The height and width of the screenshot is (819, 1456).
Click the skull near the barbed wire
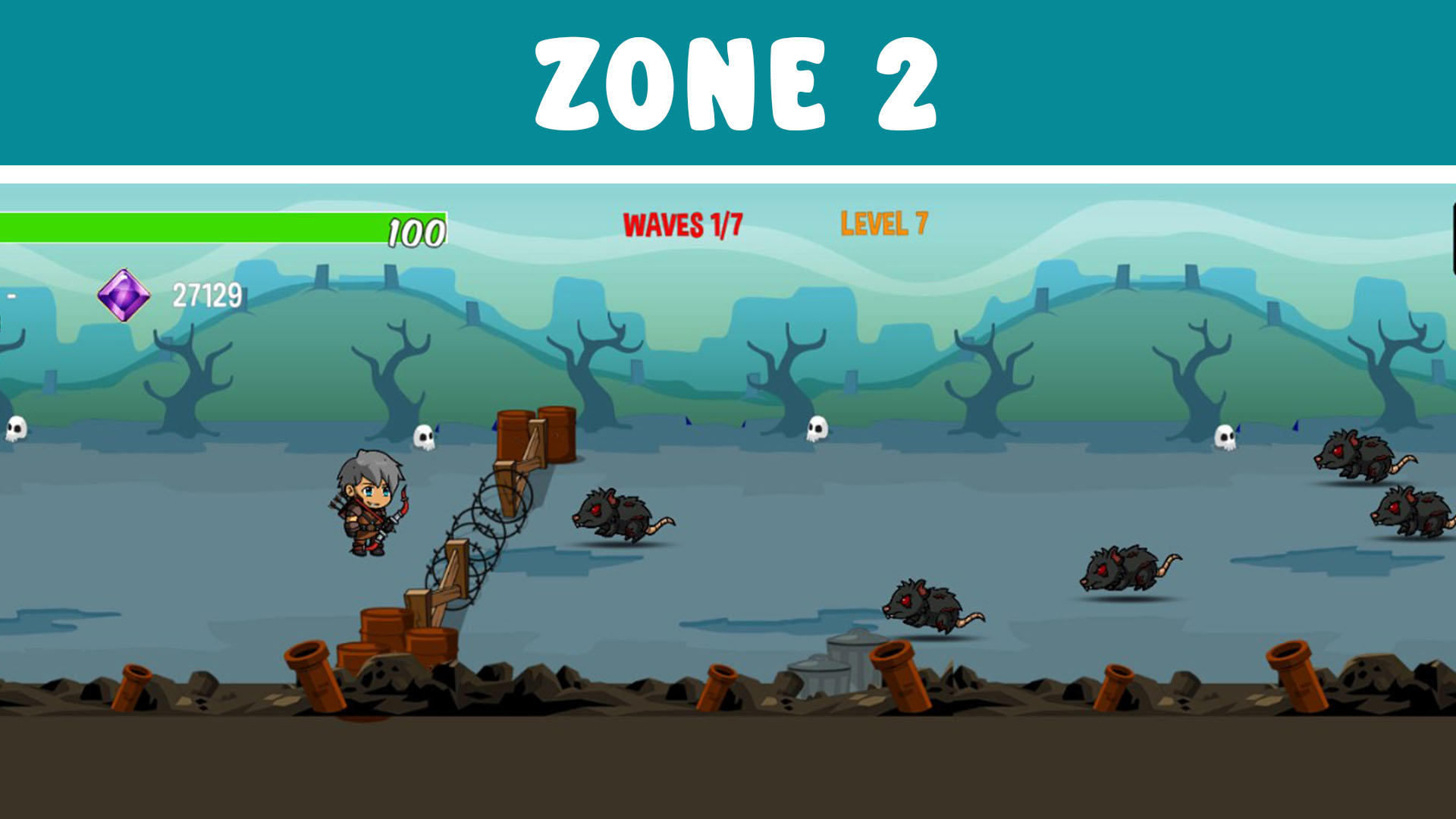point(425,438)
